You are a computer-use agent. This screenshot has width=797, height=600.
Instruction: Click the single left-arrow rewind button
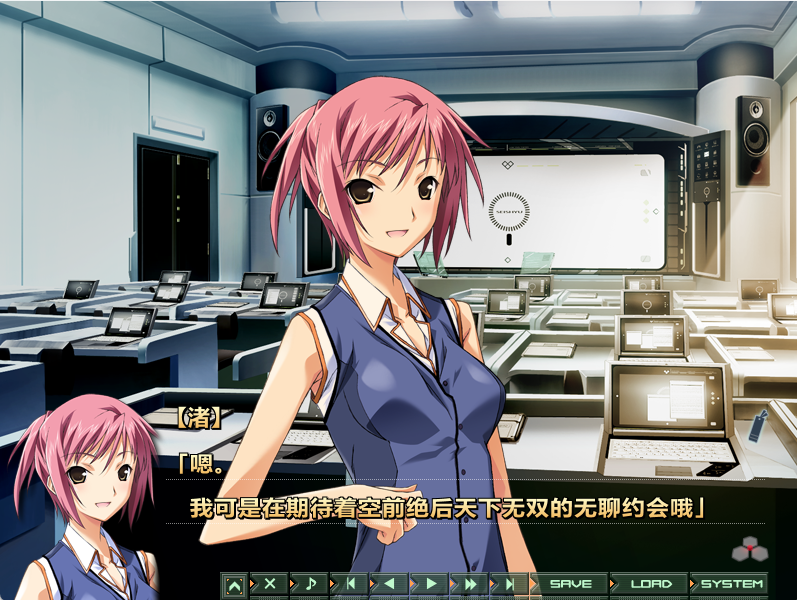click(390, 583)
